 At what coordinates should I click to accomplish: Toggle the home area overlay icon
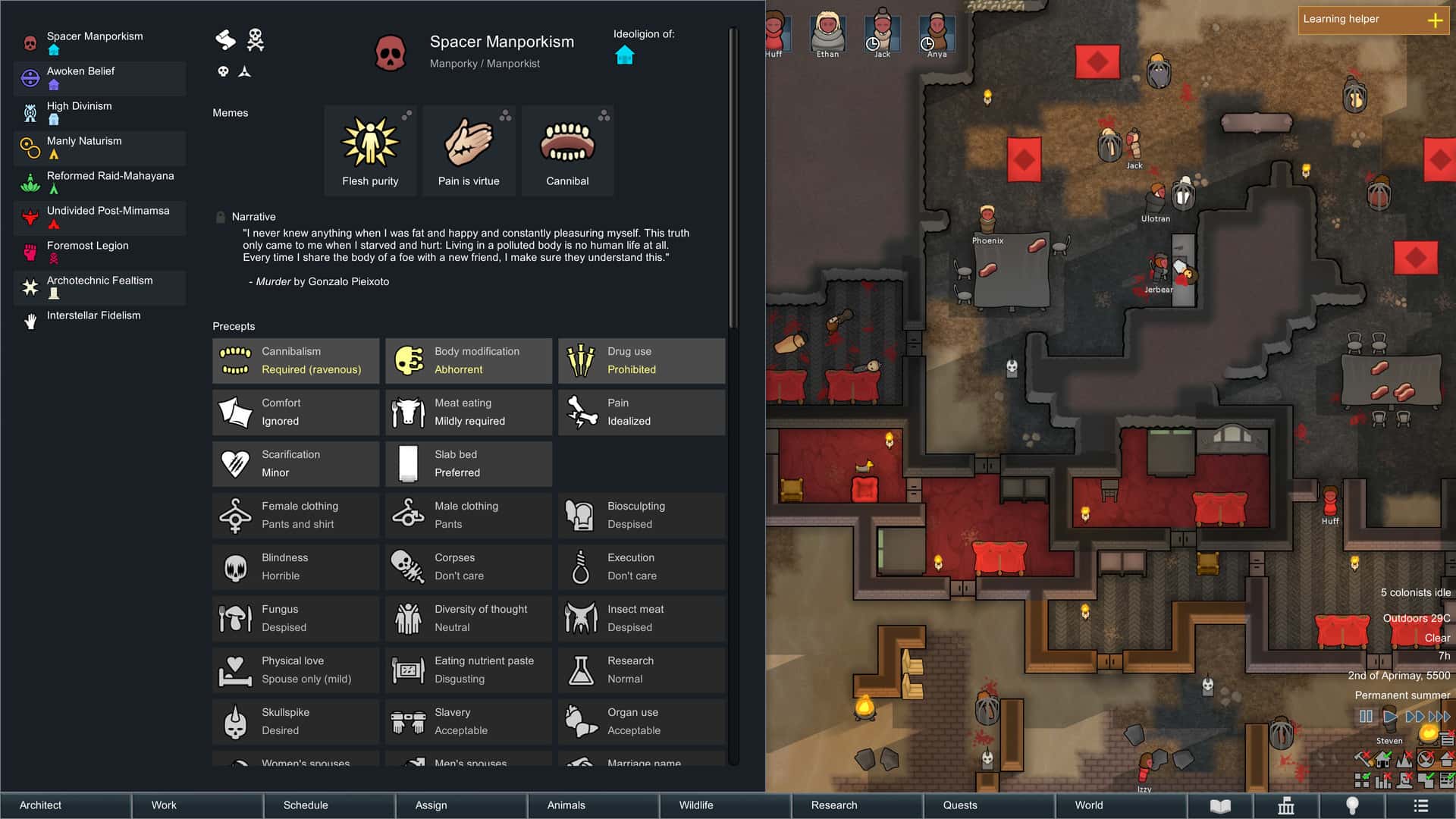tap(1383, 760)
